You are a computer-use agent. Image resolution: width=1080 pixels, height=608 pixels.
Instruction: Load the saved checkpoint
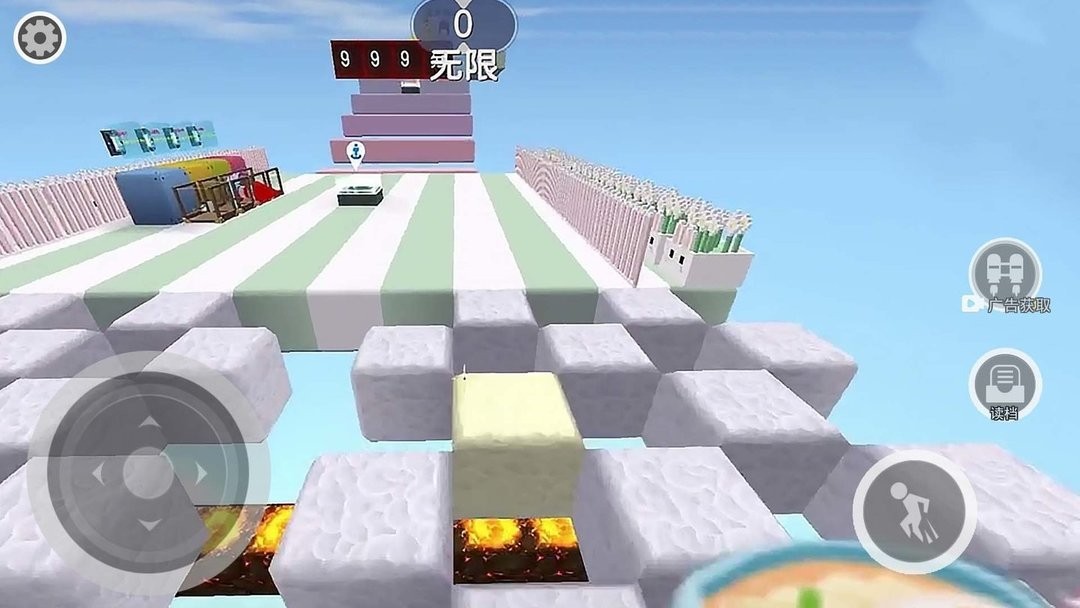tap(1005, 384)
